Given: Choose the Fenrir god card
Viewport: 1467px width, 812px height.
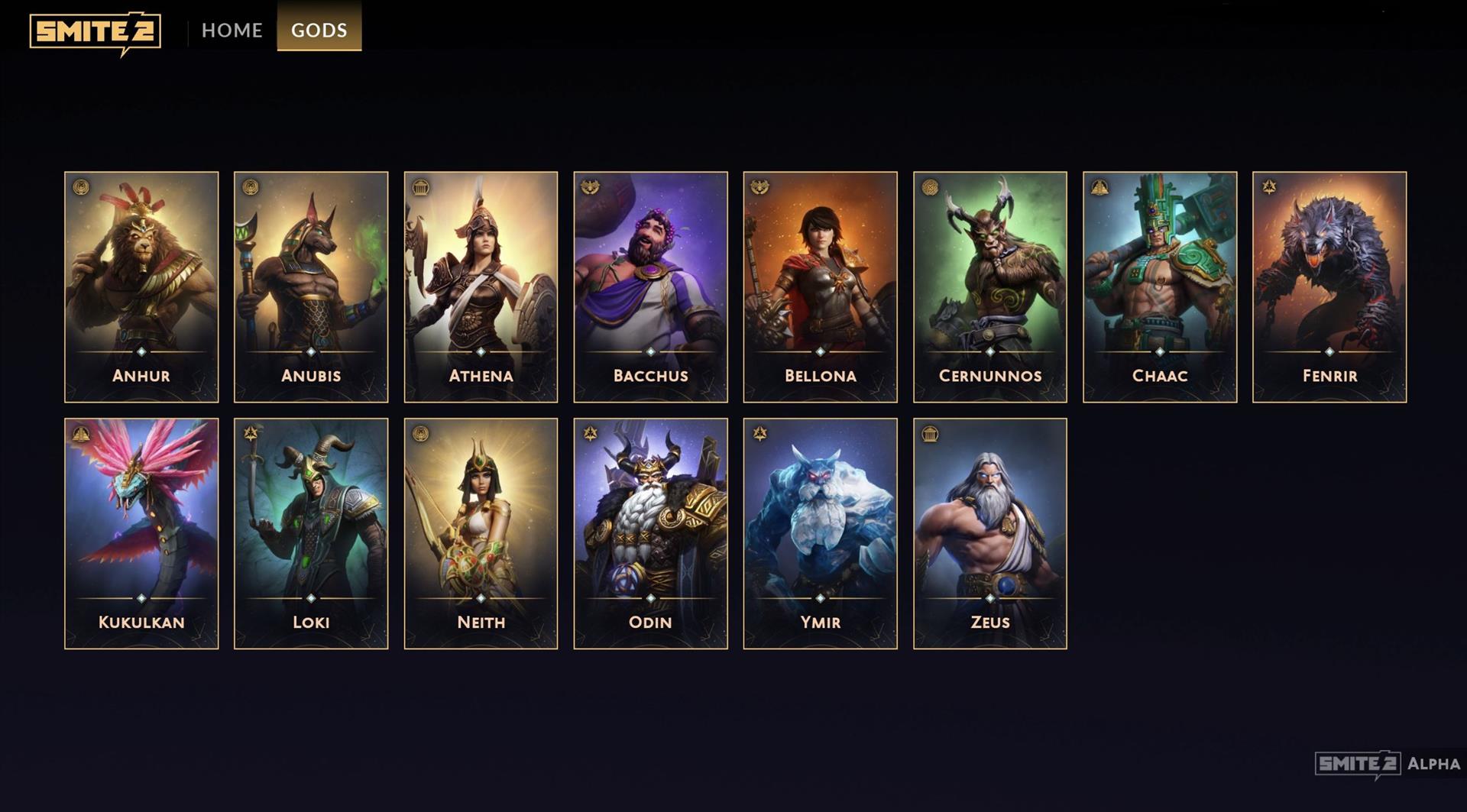Looking at the screenshot, I should pos(1329,286).
